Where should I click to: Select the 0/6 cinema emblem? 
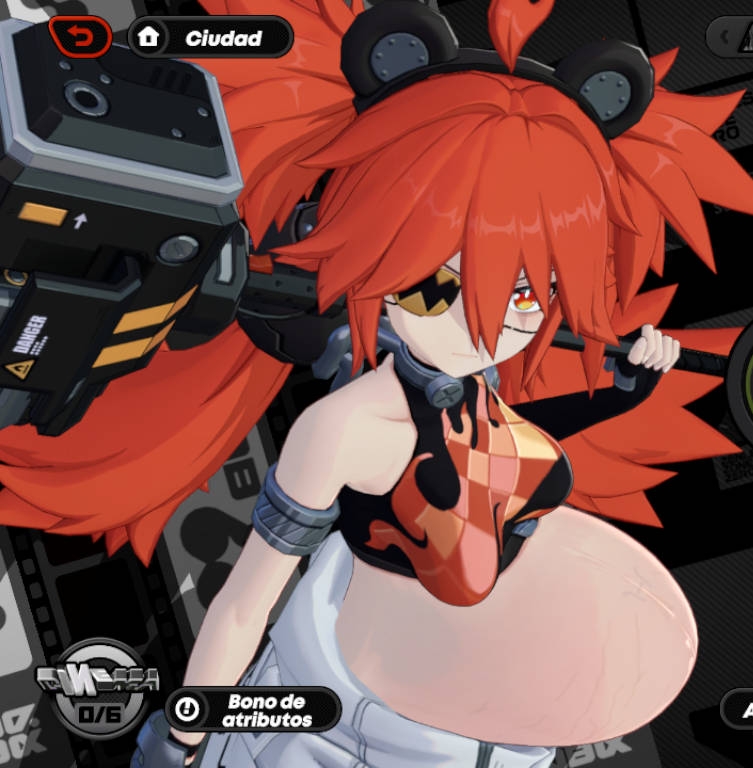(98, 688)
